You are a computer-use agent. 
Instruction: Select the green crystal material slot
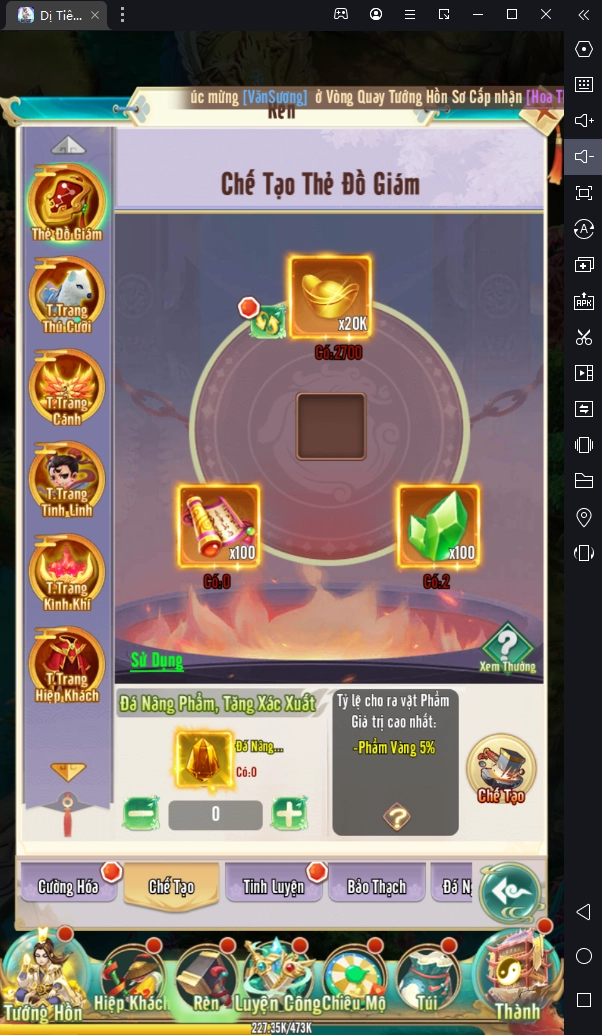(x=439, y=526)
